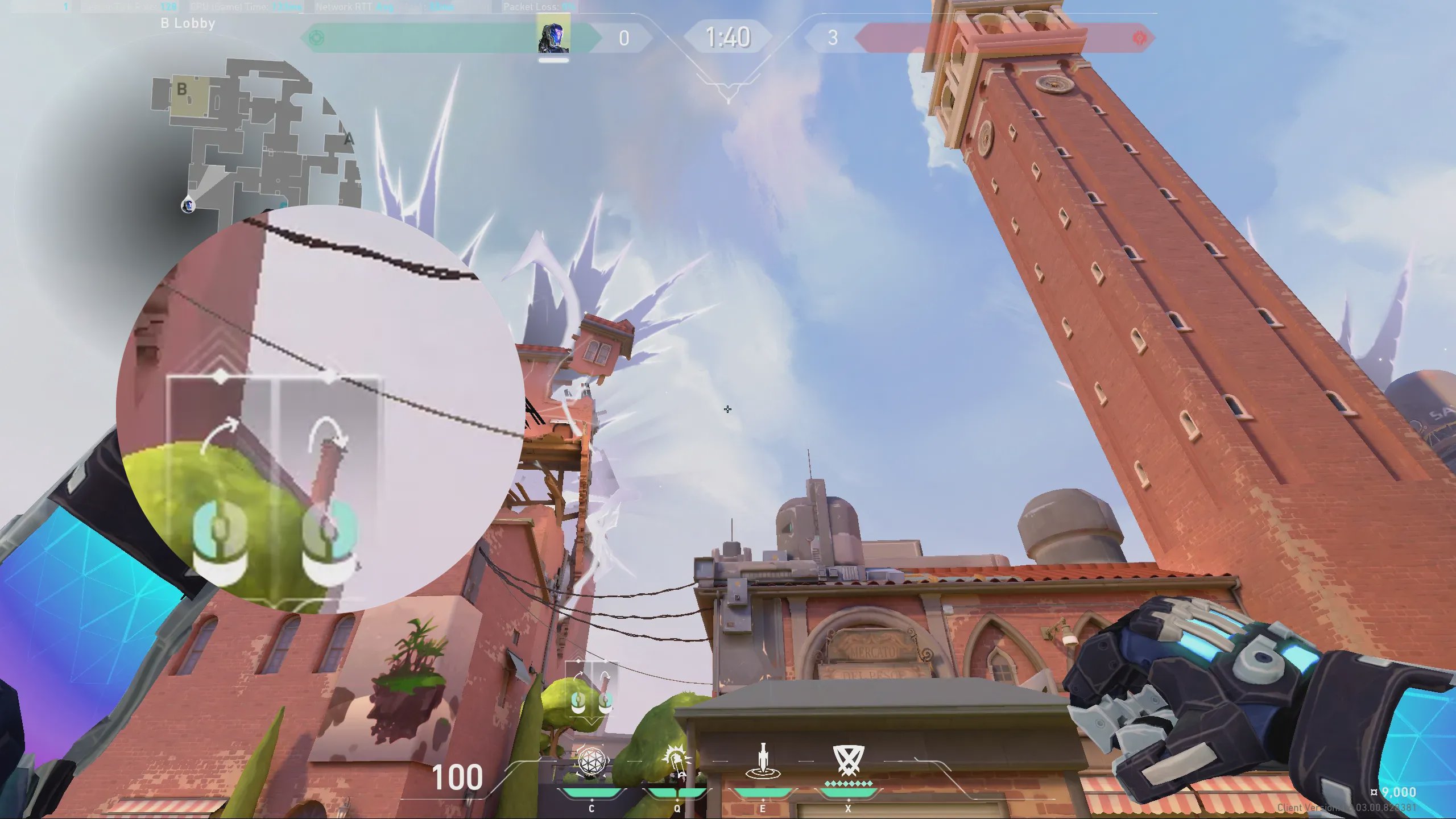Screen dimensions: 1456x819
Task: Select the geodesic sphere ability icon
Action: tap(592, 761)
